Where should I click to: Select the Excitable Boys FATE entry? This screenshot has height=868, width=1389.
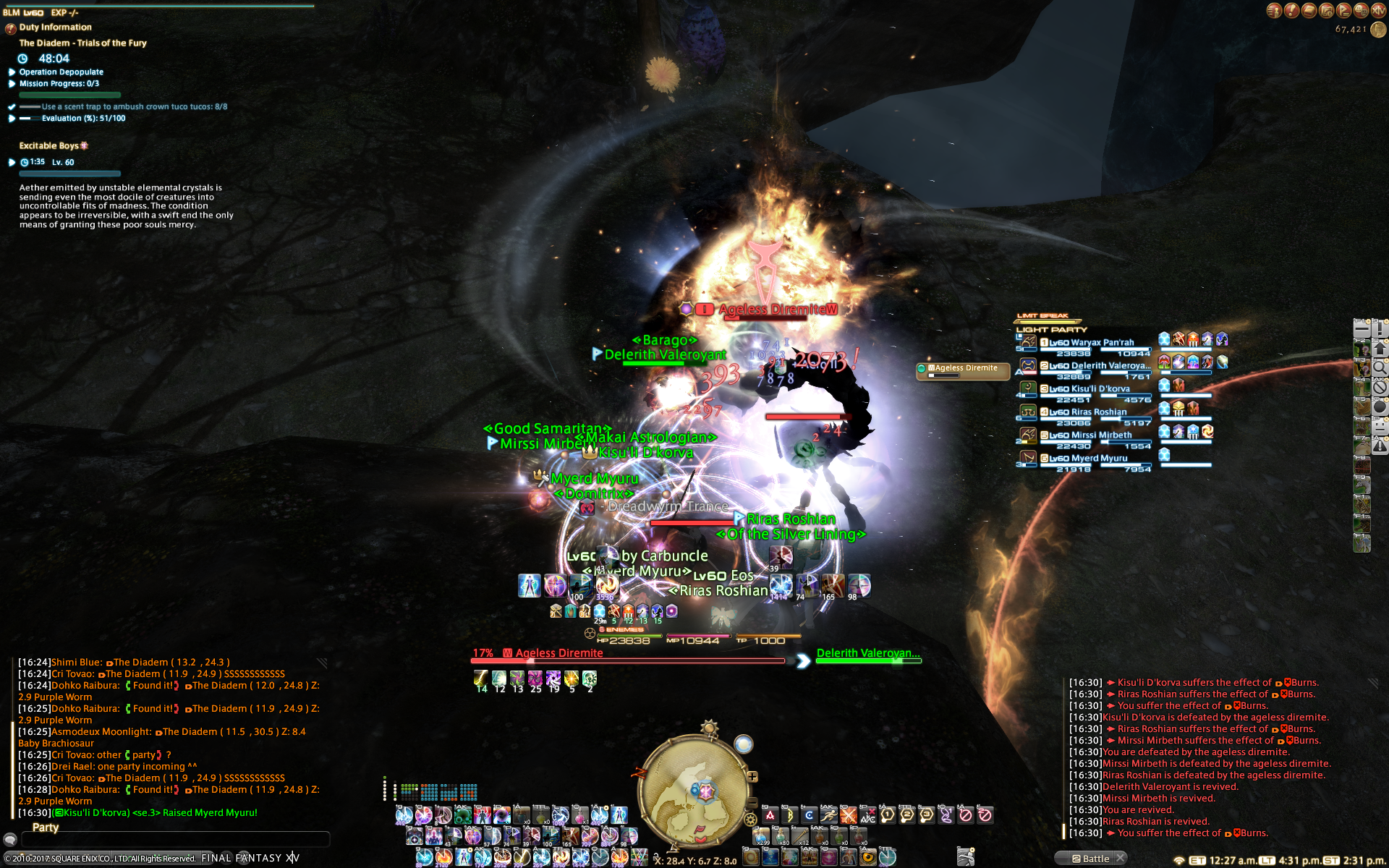[49, 146]
